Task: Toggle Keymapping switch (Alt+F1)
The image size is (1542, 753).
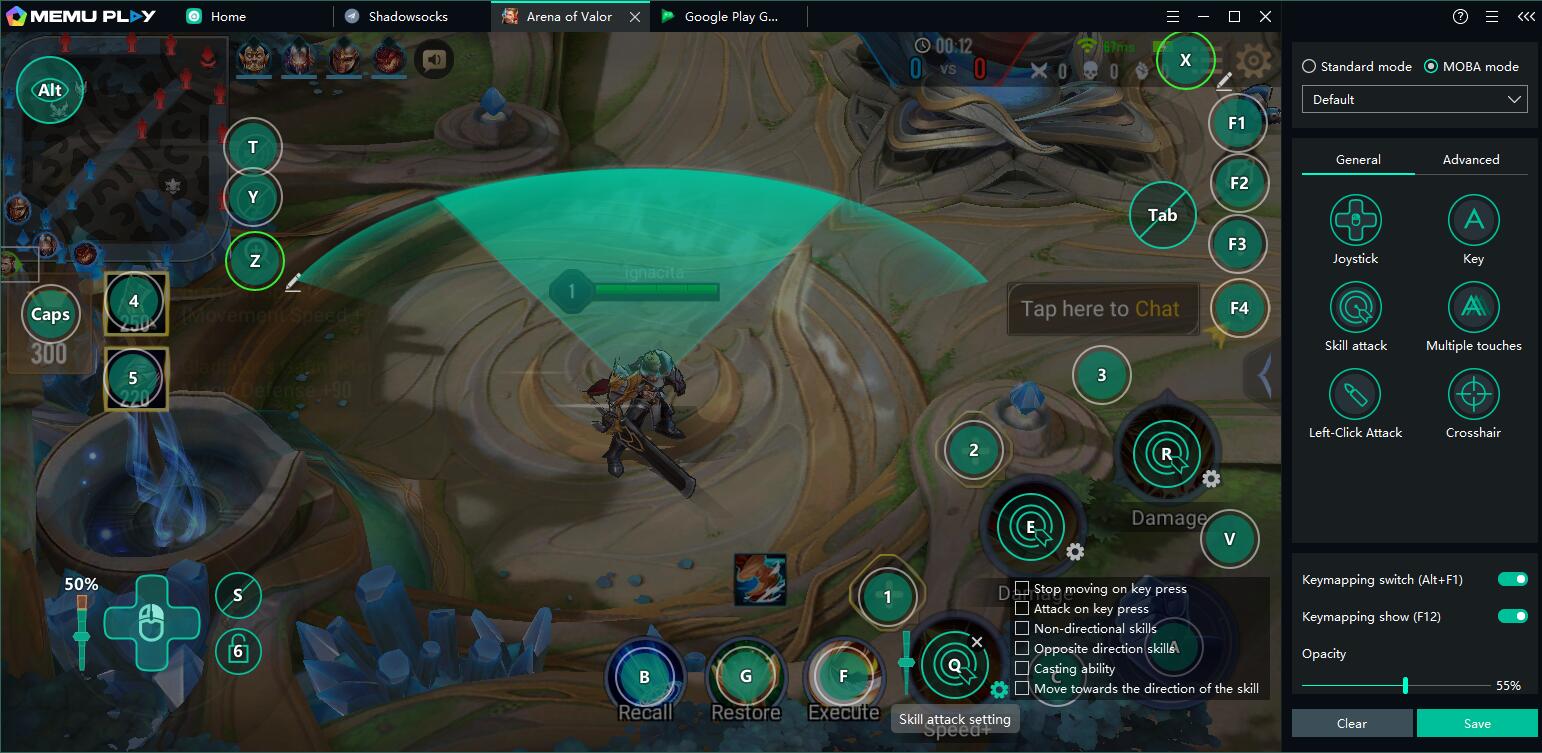Action: [x=1512, y=579]
